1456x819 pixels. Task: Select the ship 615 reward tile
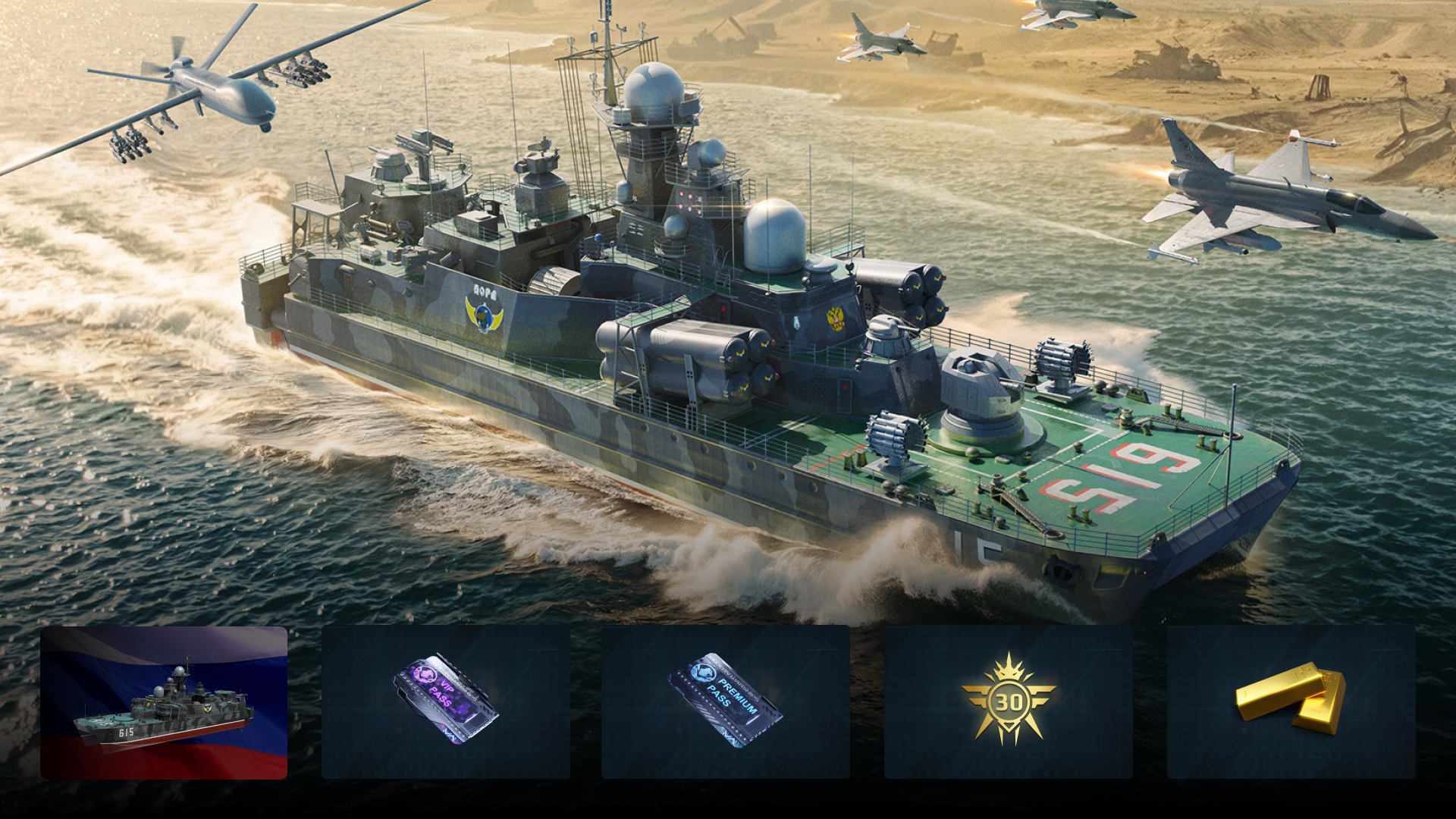(164, 702)
